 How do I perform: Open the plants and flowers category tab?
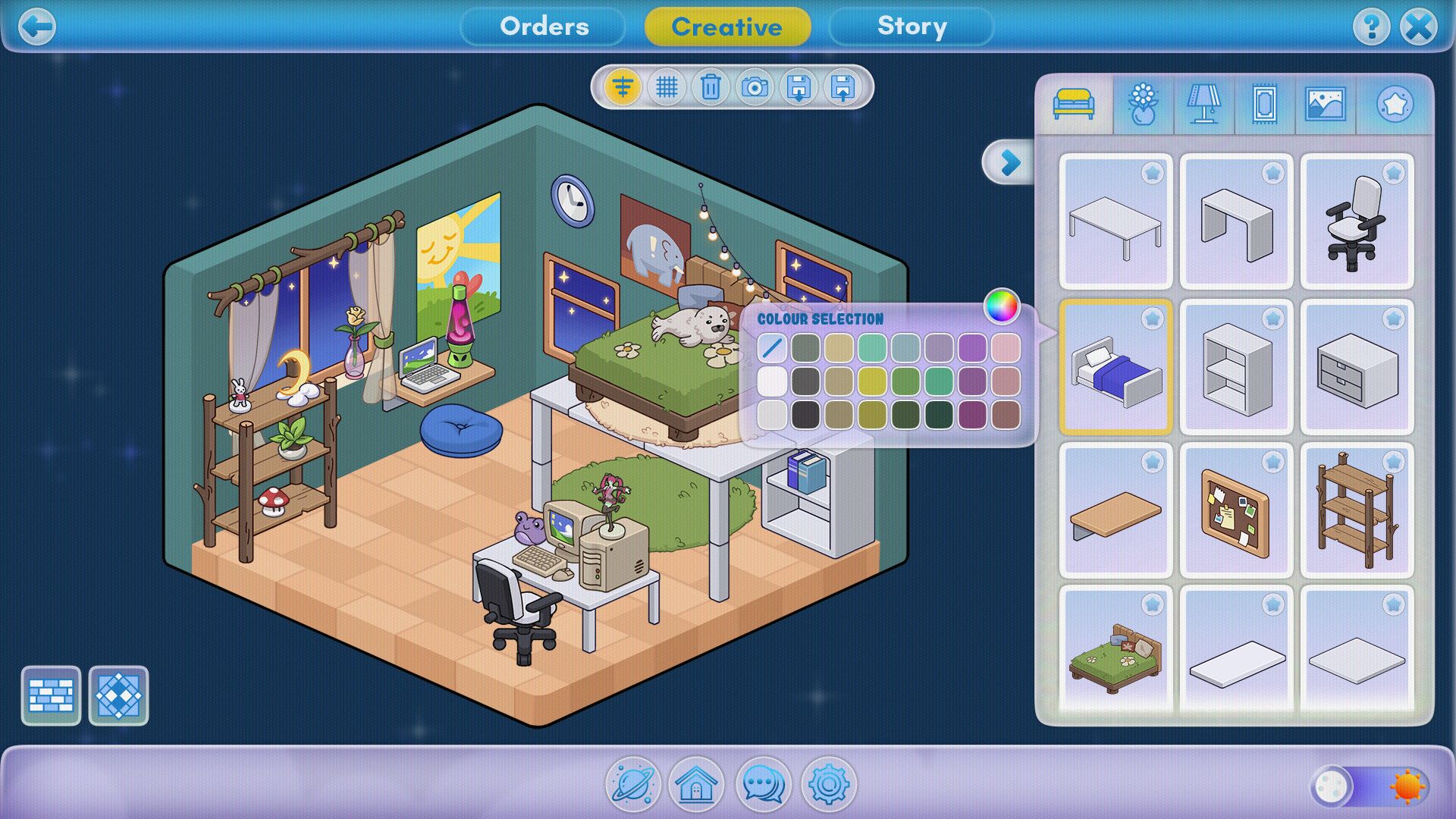(x=1143, y=104)
